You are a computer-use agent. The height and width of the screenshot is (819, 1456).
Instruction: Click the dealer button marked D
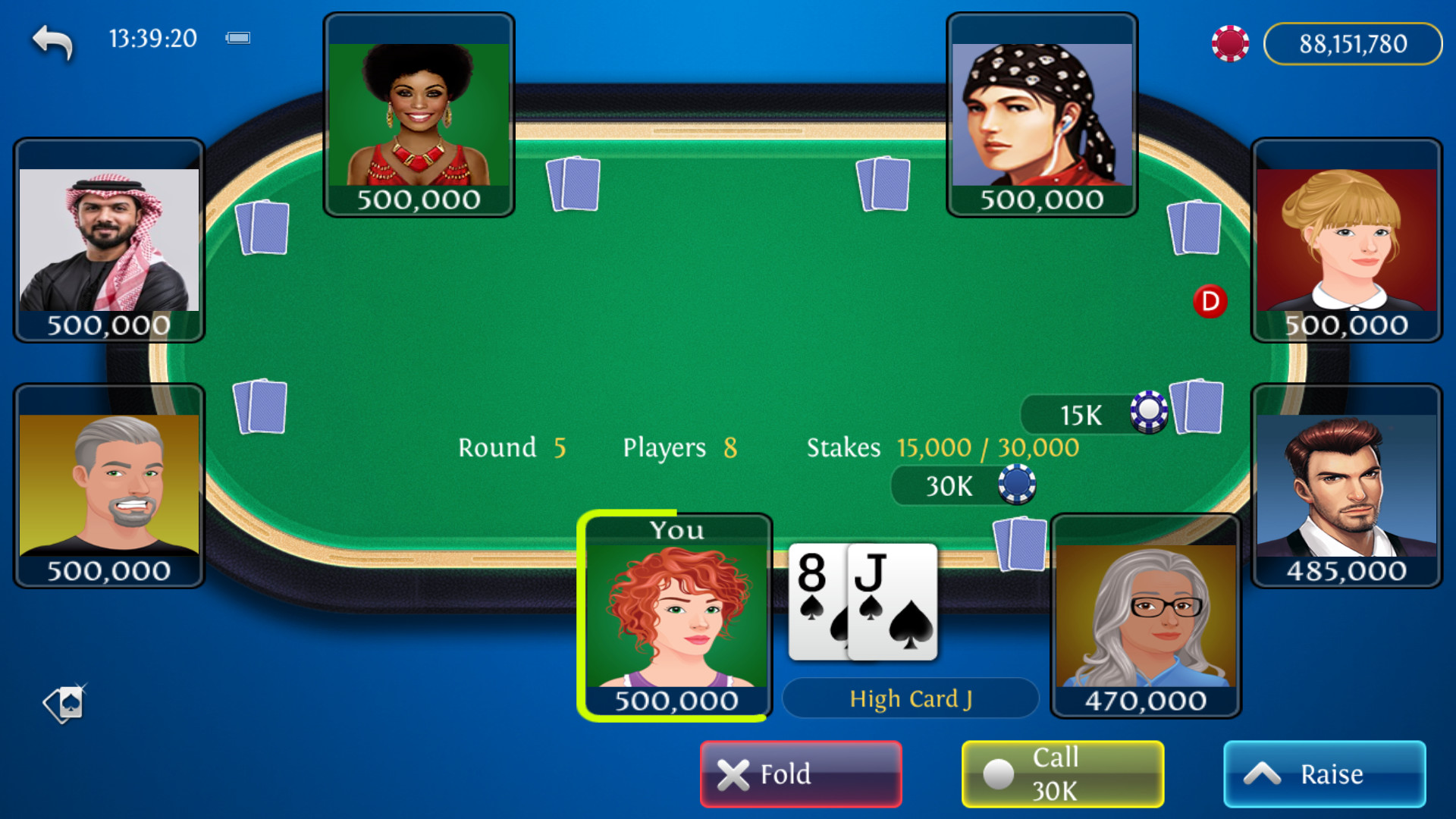[1210, 301]
